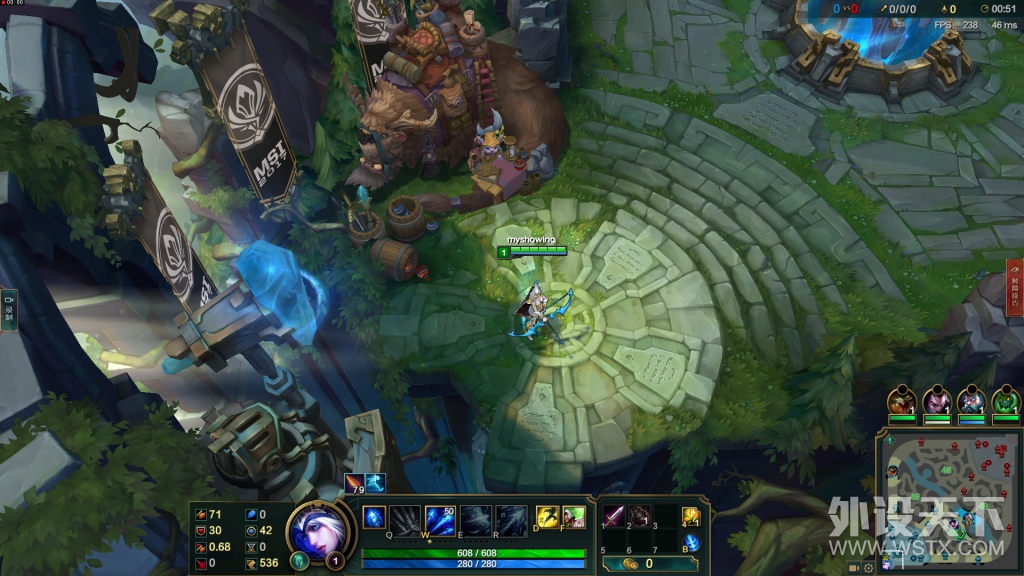This screenshot has width=1024, height=576.
Task: View Ashe's Frost Shot passive icon
Action: coord(374,517)
